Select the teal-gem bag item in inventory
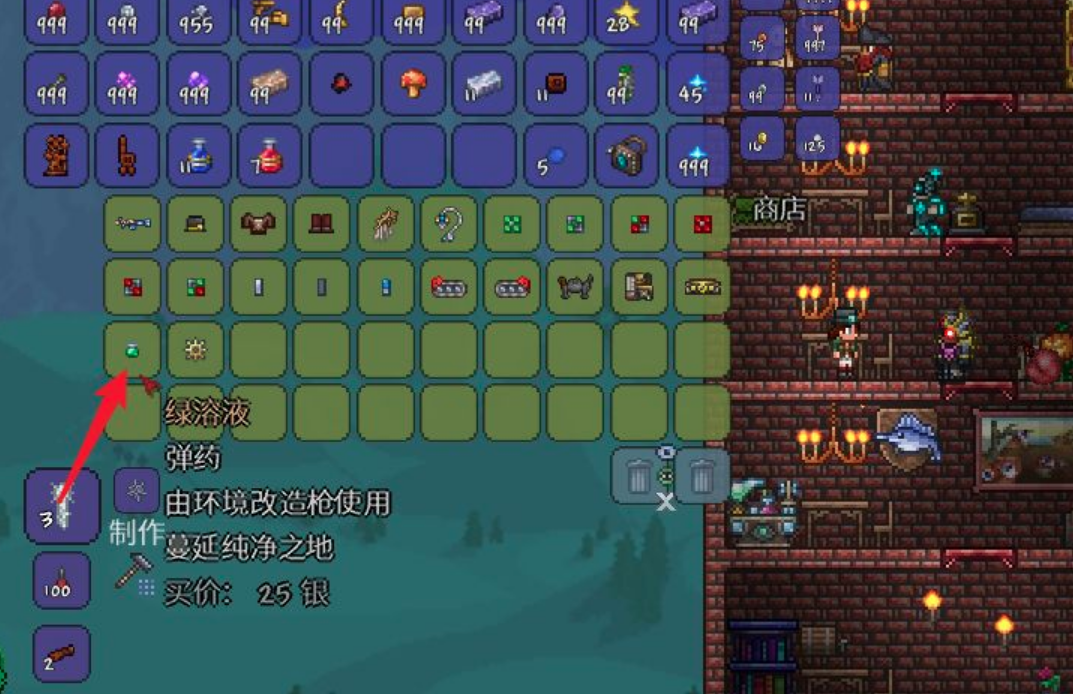The height and width of the screenshot is (694, 1073). coord(626,155)
